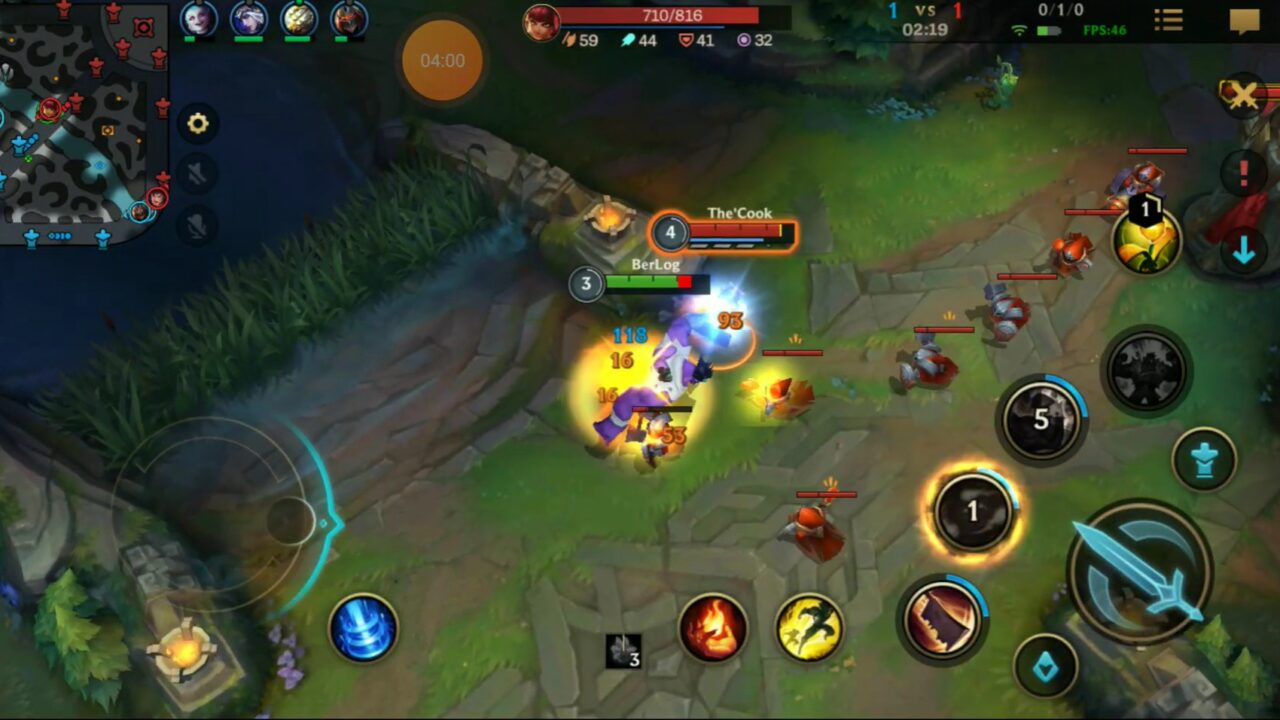Tap the health bar showing 710/816
1280x720 pixels.
659,15
